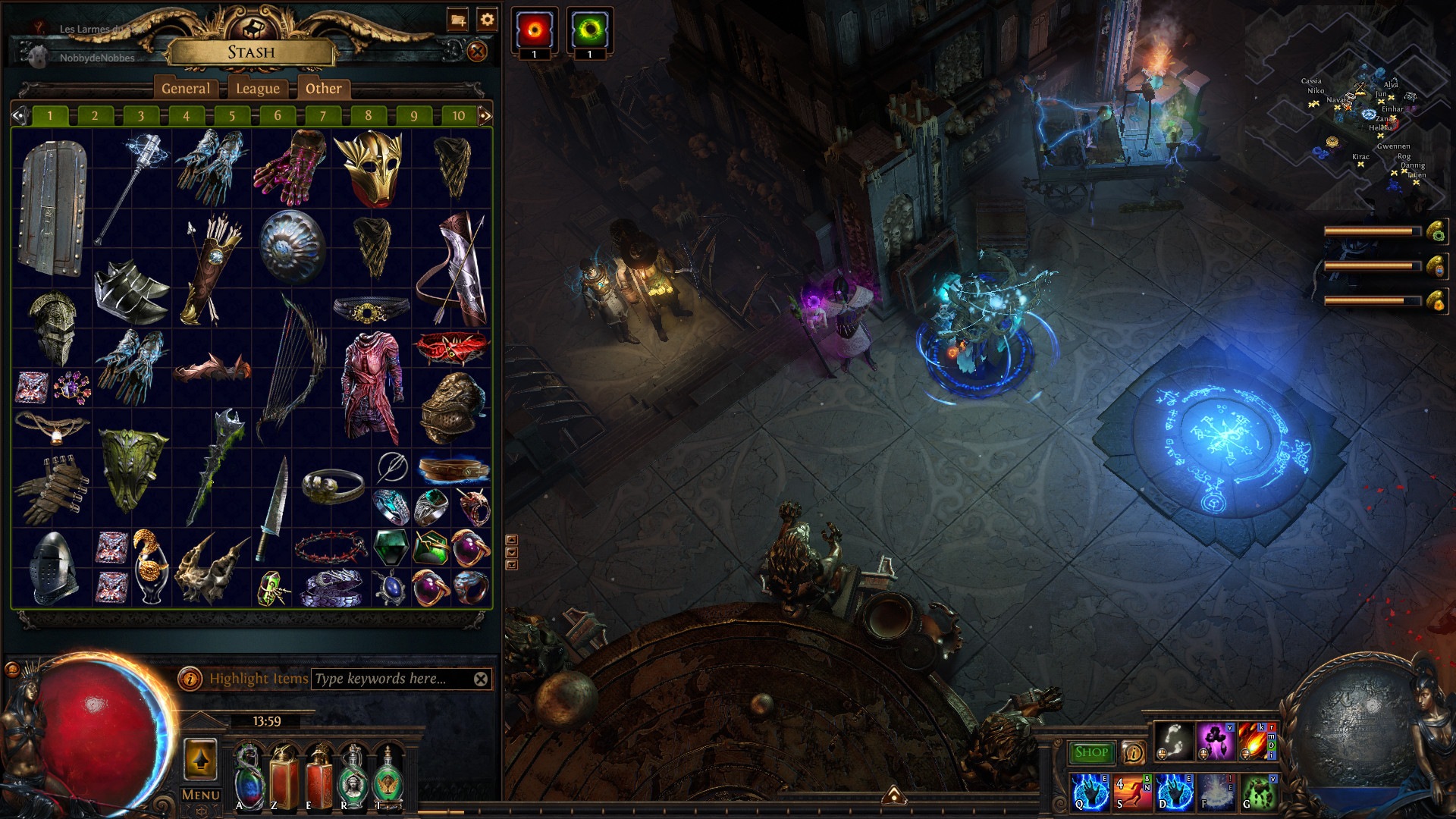This screenshot has width=1456, height=819.
Task: Show the next stash tabs with the right arrow
Action: pyautogui.click(x=485, y=116)
